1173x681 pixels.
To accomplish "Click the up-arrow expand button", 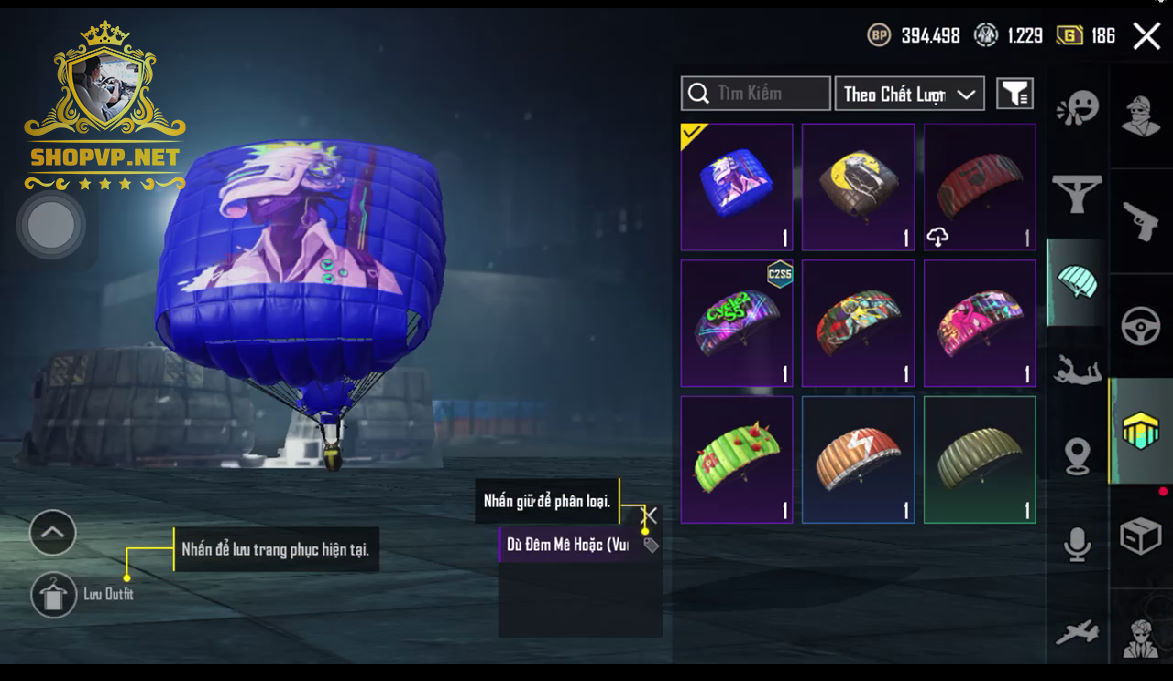I will (53, 533).
